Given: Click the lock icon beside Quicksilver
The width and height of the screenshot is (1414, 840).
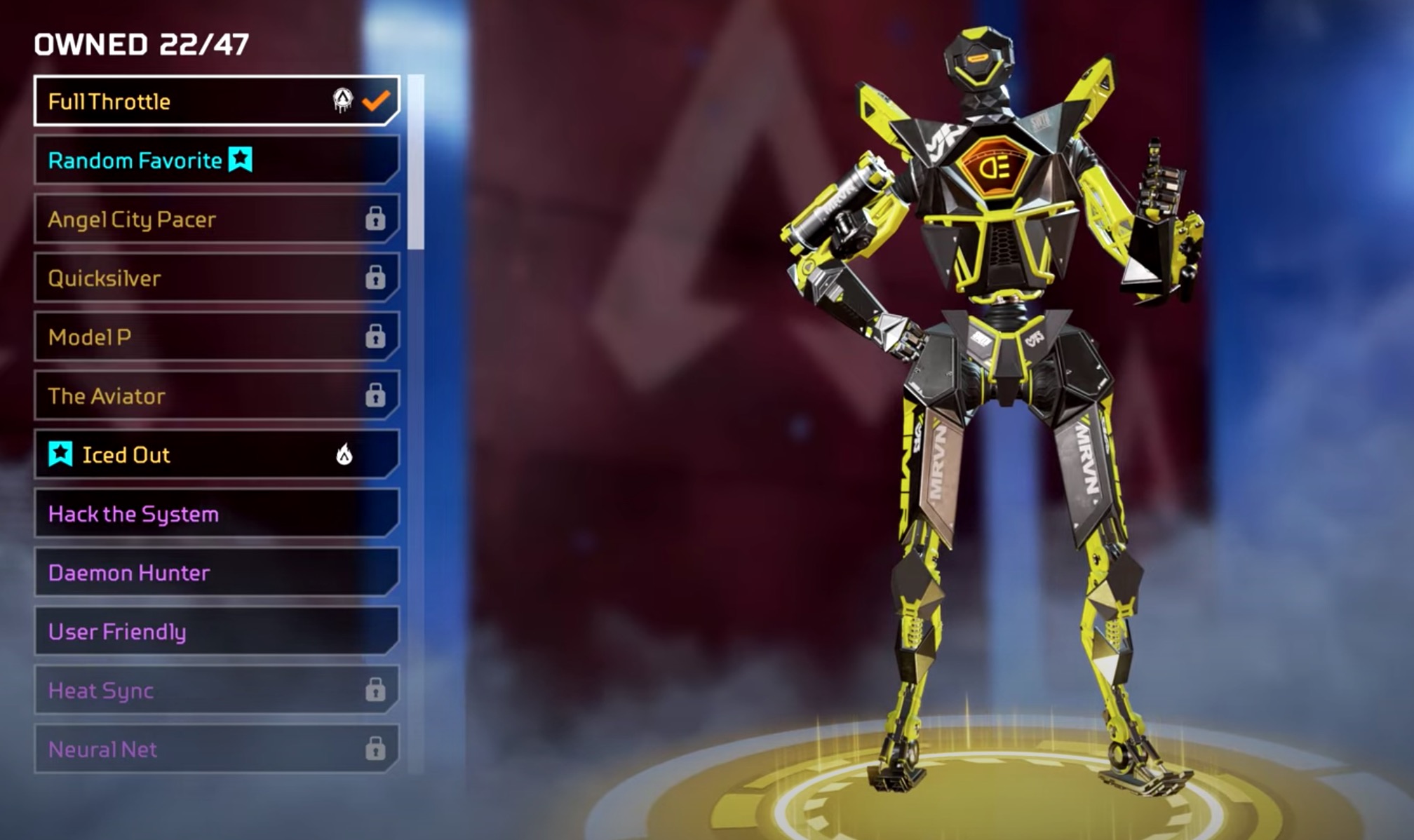Looking at the screenshot, I should 377,278.
